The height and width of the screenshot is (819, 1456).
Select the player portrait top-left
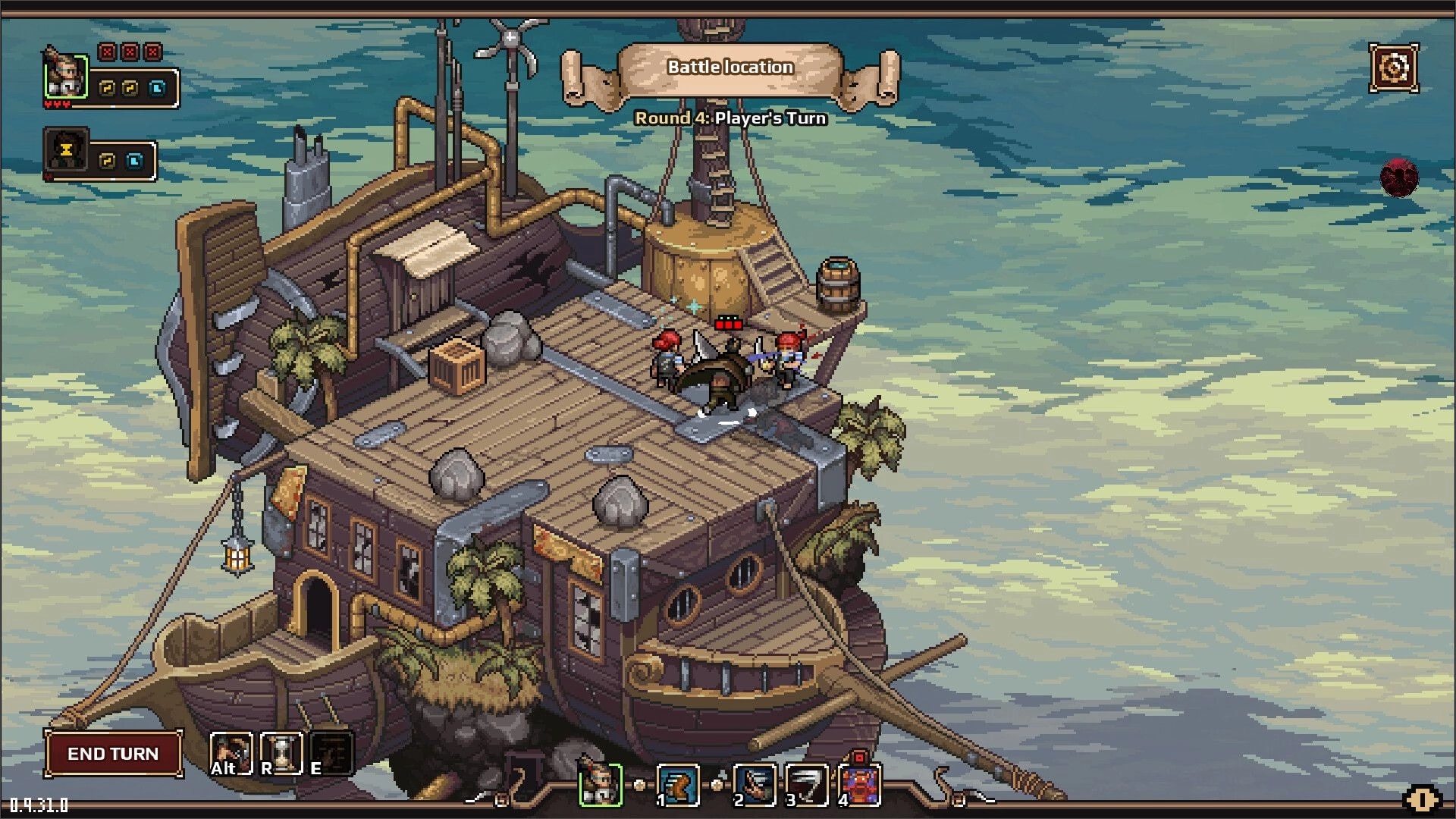click(66, 77)
